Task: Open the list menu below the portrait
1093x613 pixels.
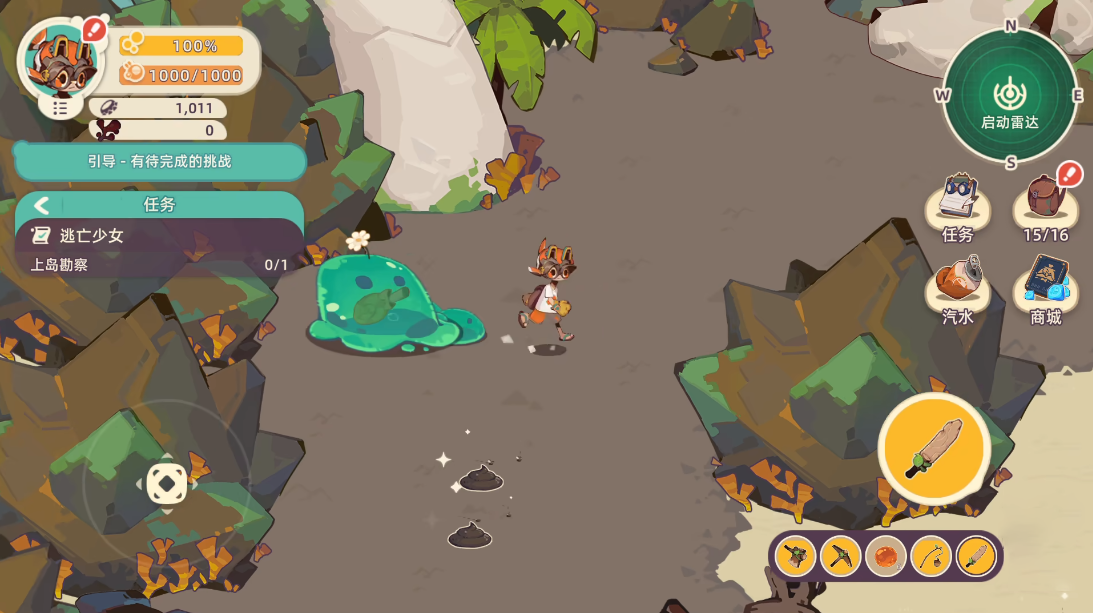Action: (61, 107)
